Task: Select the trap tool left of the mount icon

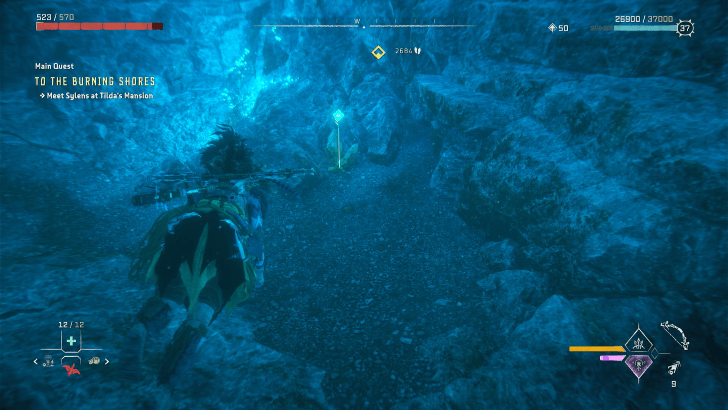Action: point(48,361)
